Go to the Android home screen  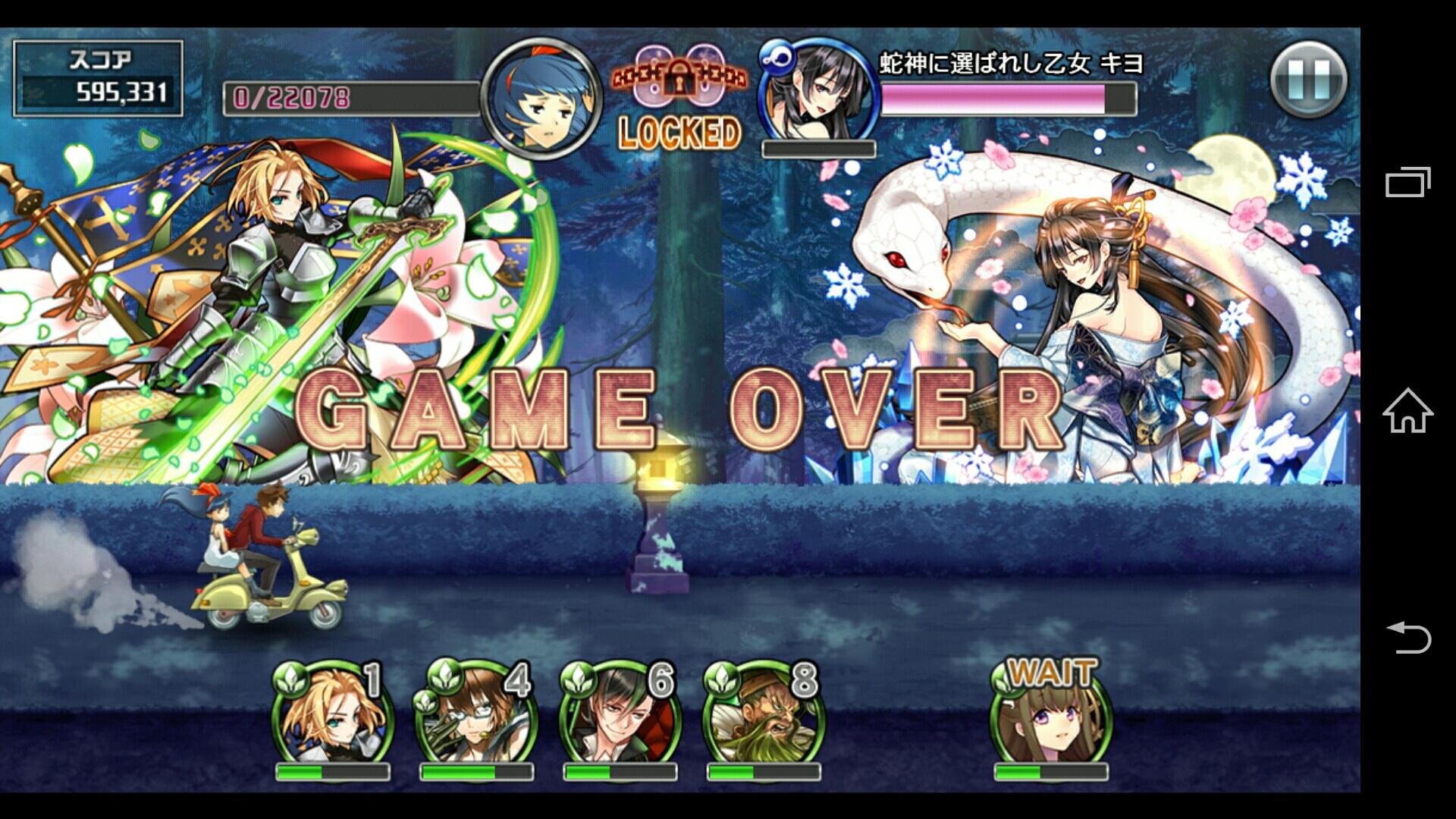click(1407, 410)
